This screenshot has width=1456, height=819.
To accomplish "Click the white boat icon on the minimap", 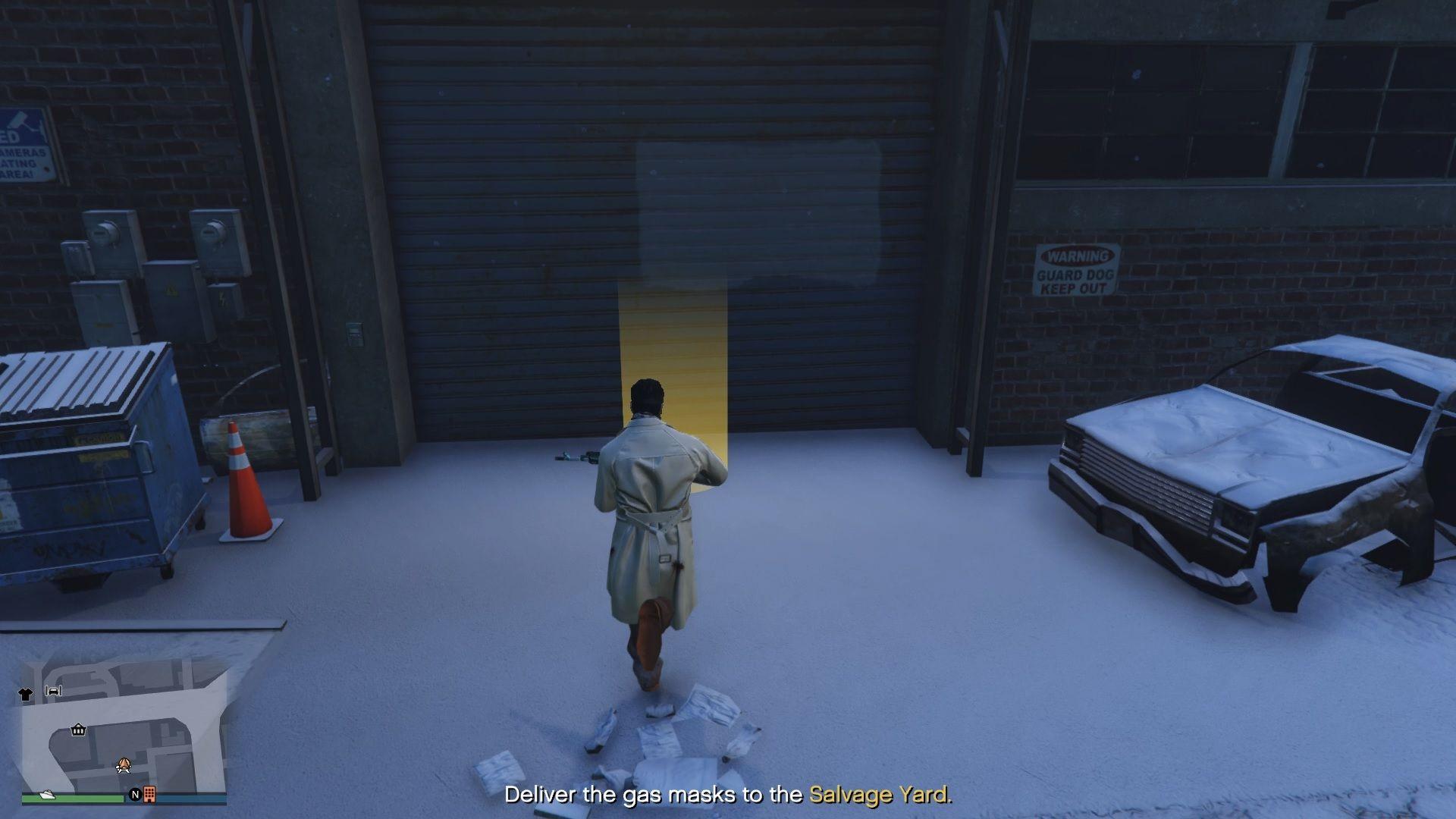I will [x=46, y=795].
